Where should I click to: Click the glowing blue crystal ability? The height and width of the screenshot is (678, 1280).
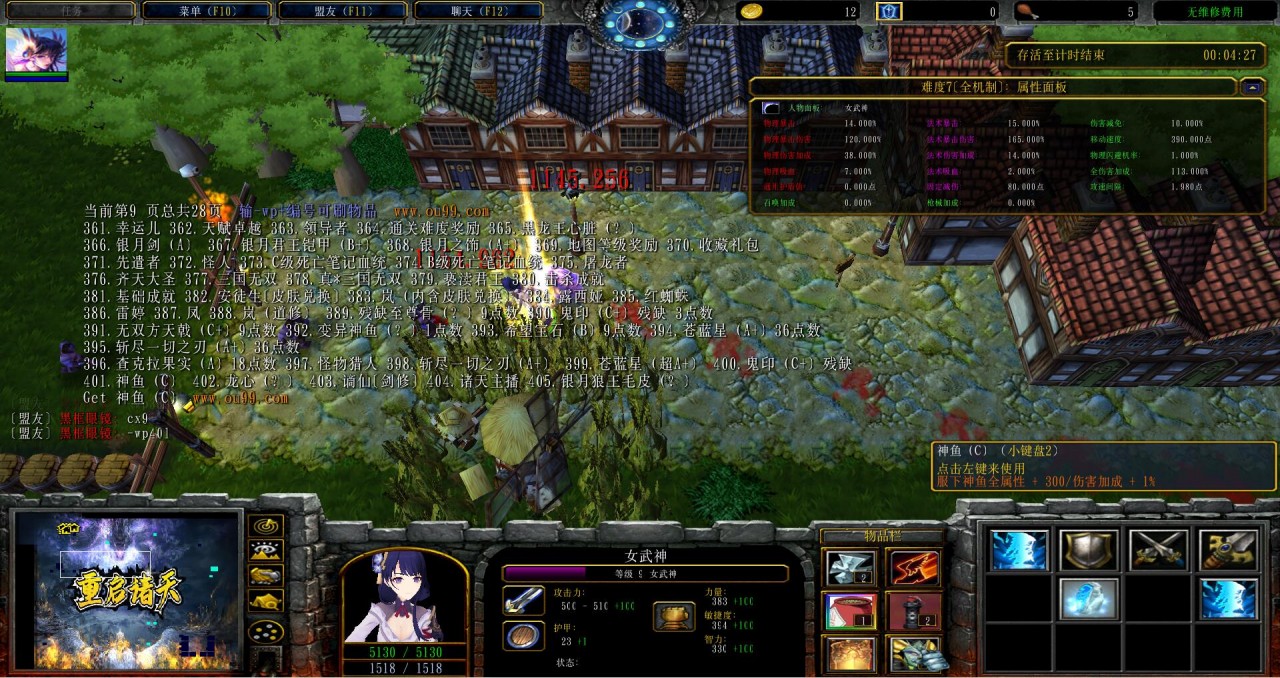click(1088, 598)
